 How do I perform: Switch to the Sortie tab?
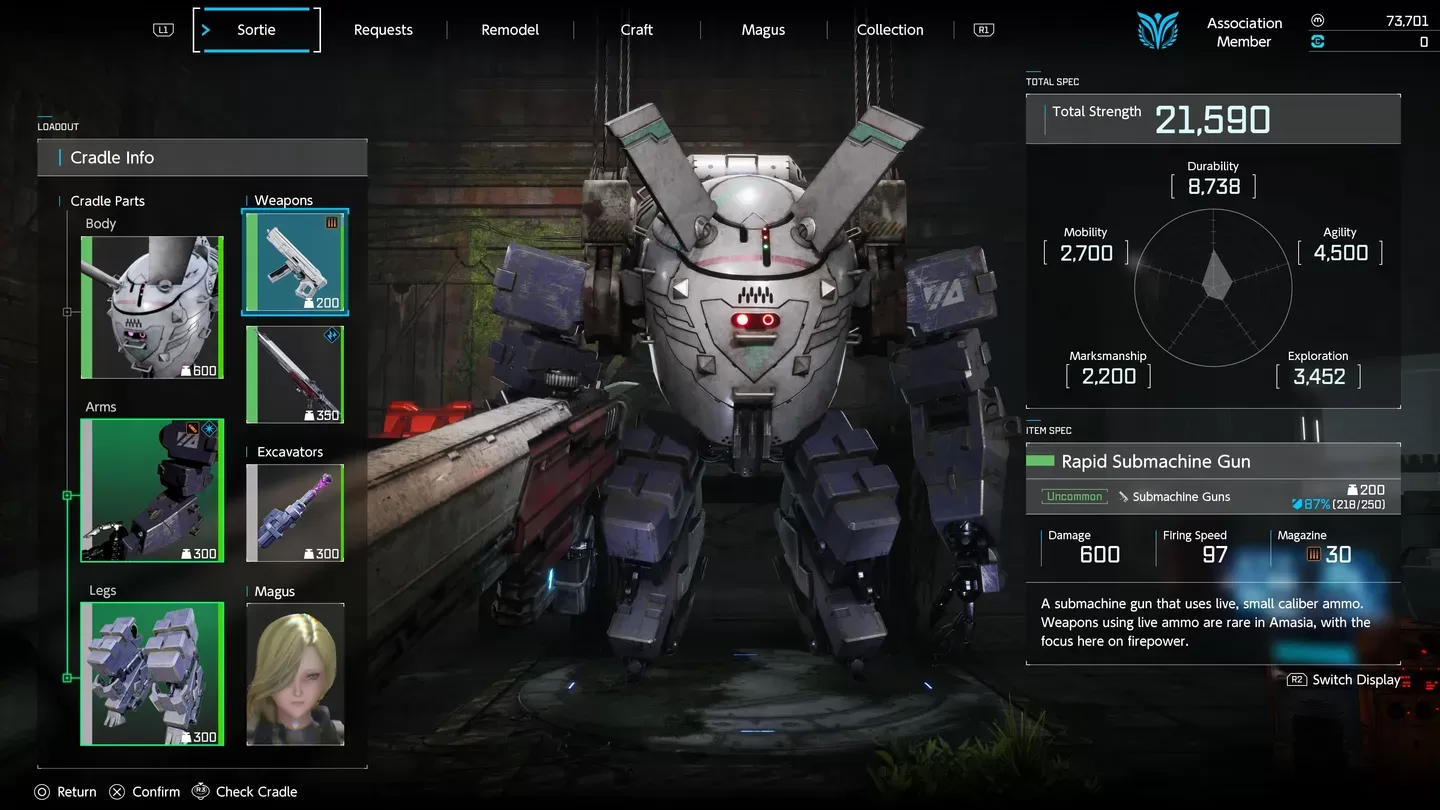pyautogui.click(x=256, y=30)
